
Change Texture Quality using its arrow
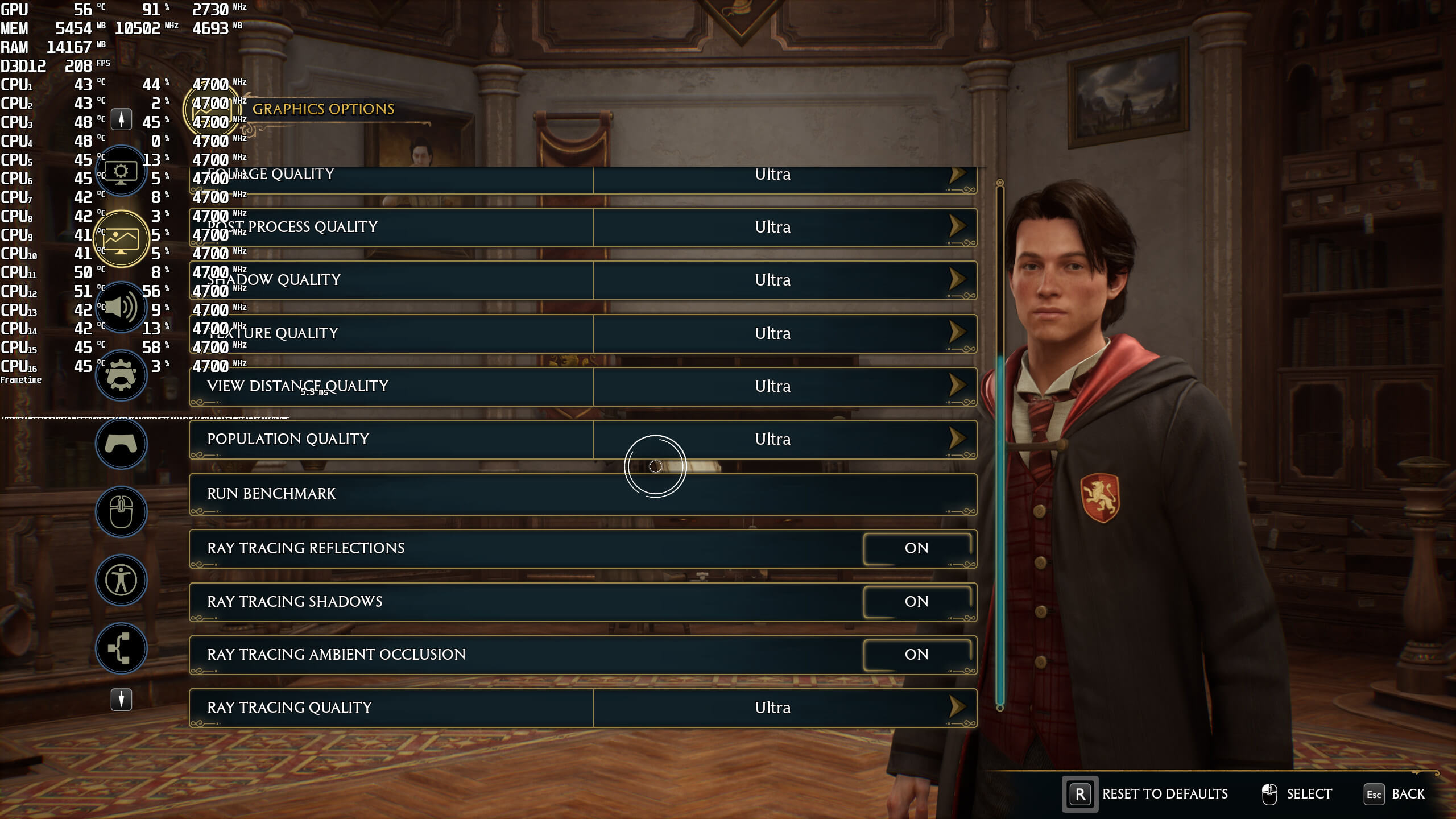[957, 332]
